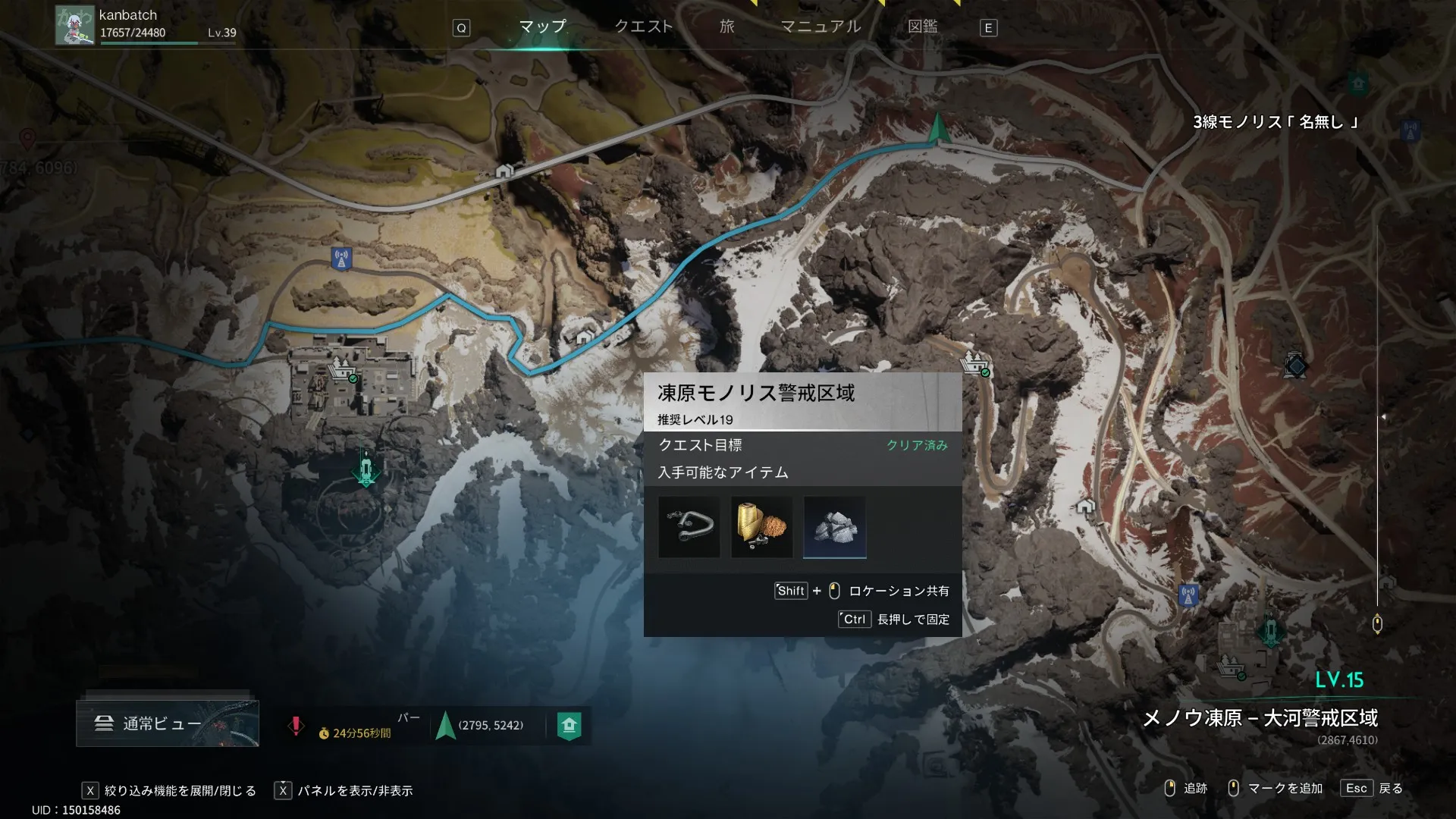Select the gold thread spool item reward

click(x=761, y=527)
